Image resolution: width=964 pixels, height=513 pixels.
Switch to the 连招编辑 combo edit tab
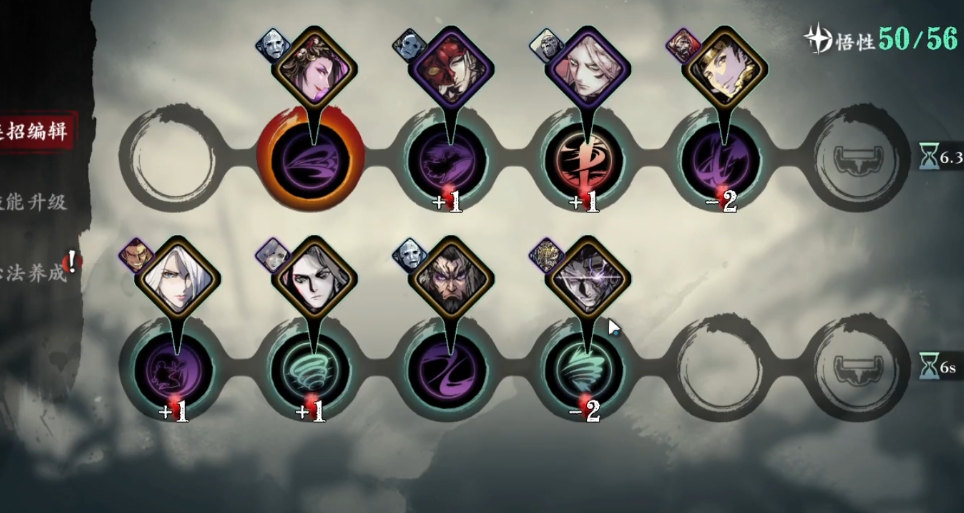(x=36, y=131)
